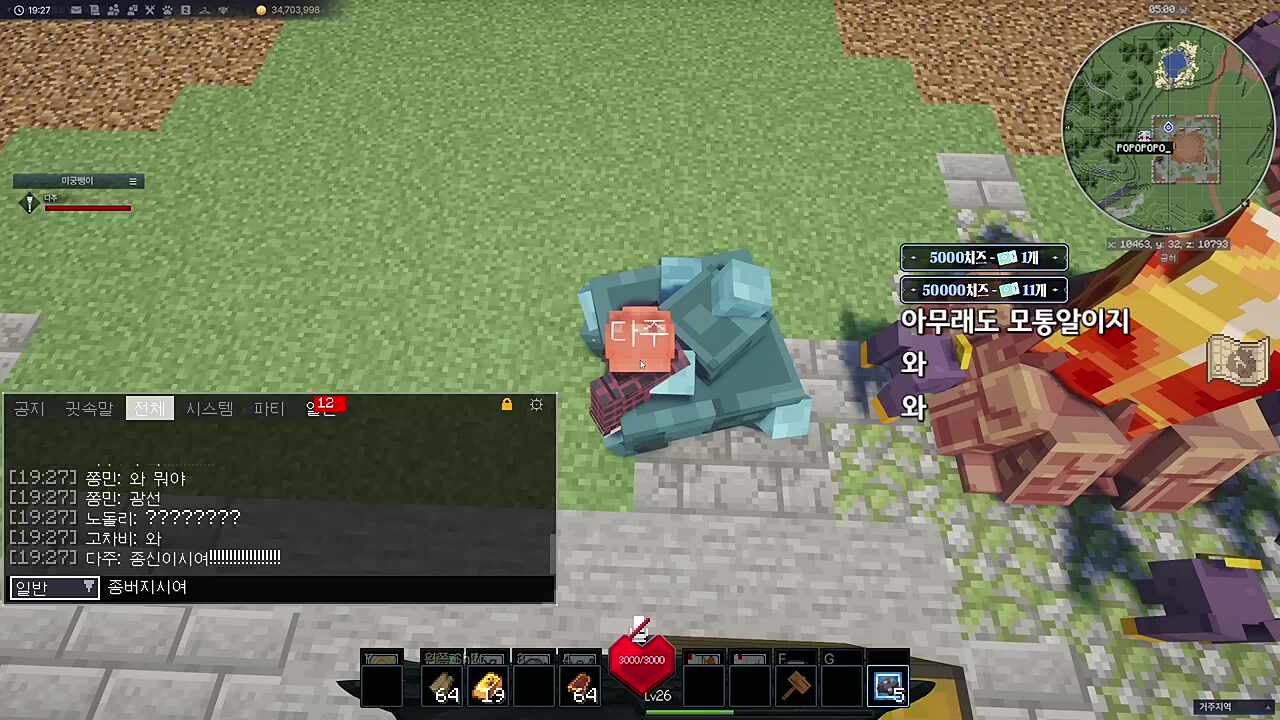Open chat settings gear
The height and width of the screenshot is (720, 1280).
pyautogui.click(x=537, y=405)
